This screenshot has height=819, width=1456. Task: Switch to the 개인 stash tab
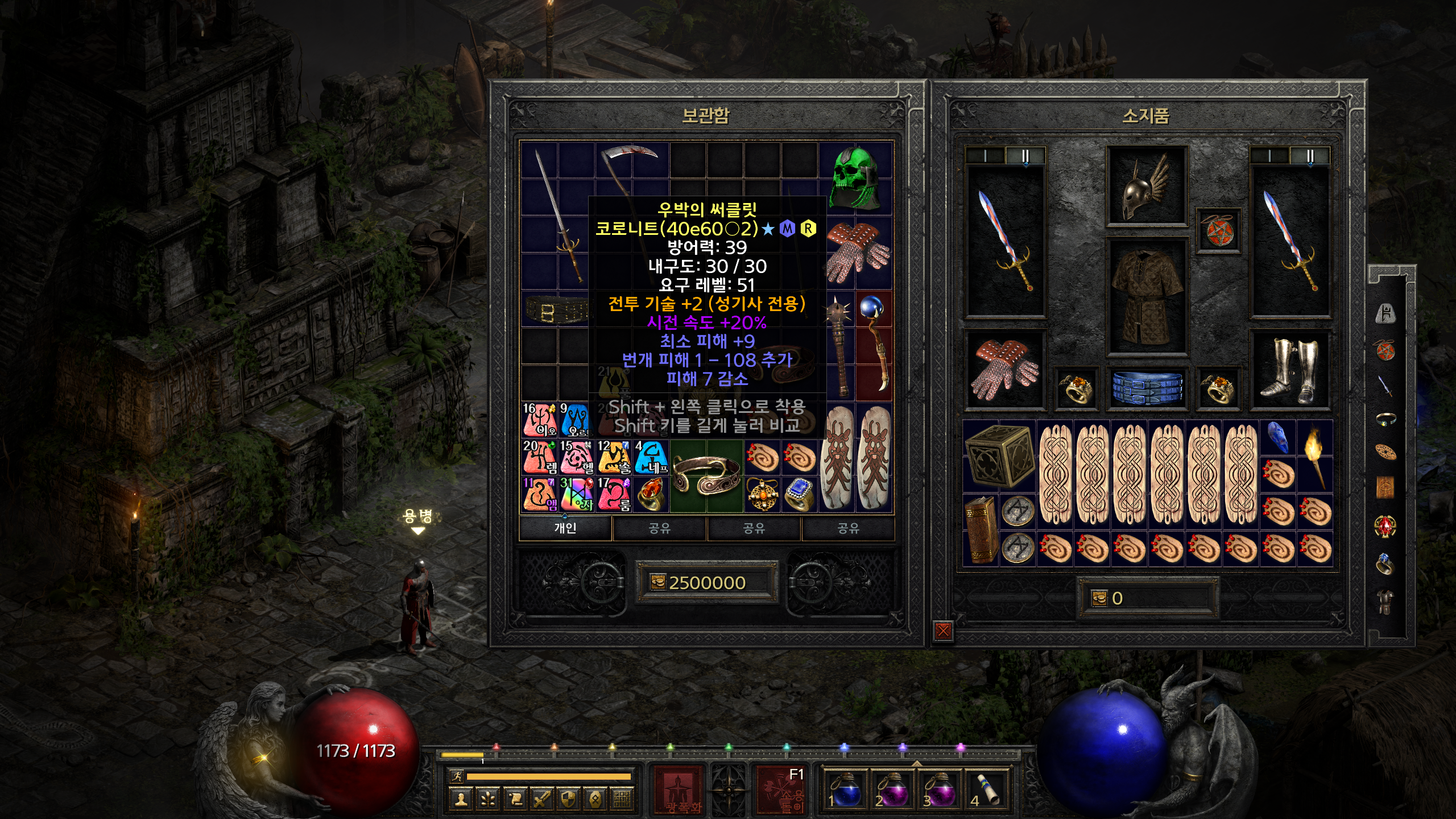click(565, 528)
